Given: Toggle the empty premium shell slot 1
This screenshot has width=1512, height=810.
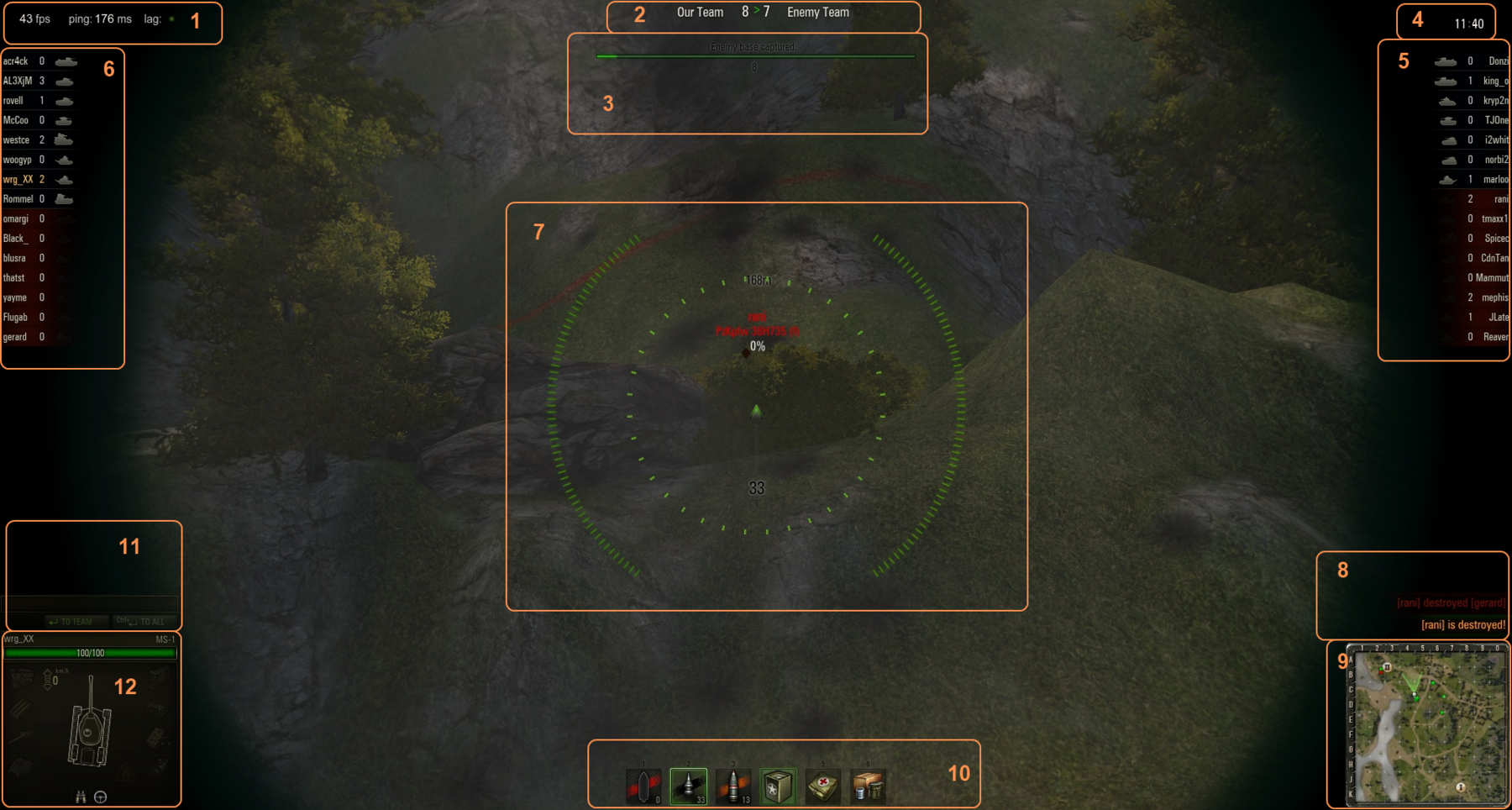Looking at the screenshot, I should click(x=643, y=786).
